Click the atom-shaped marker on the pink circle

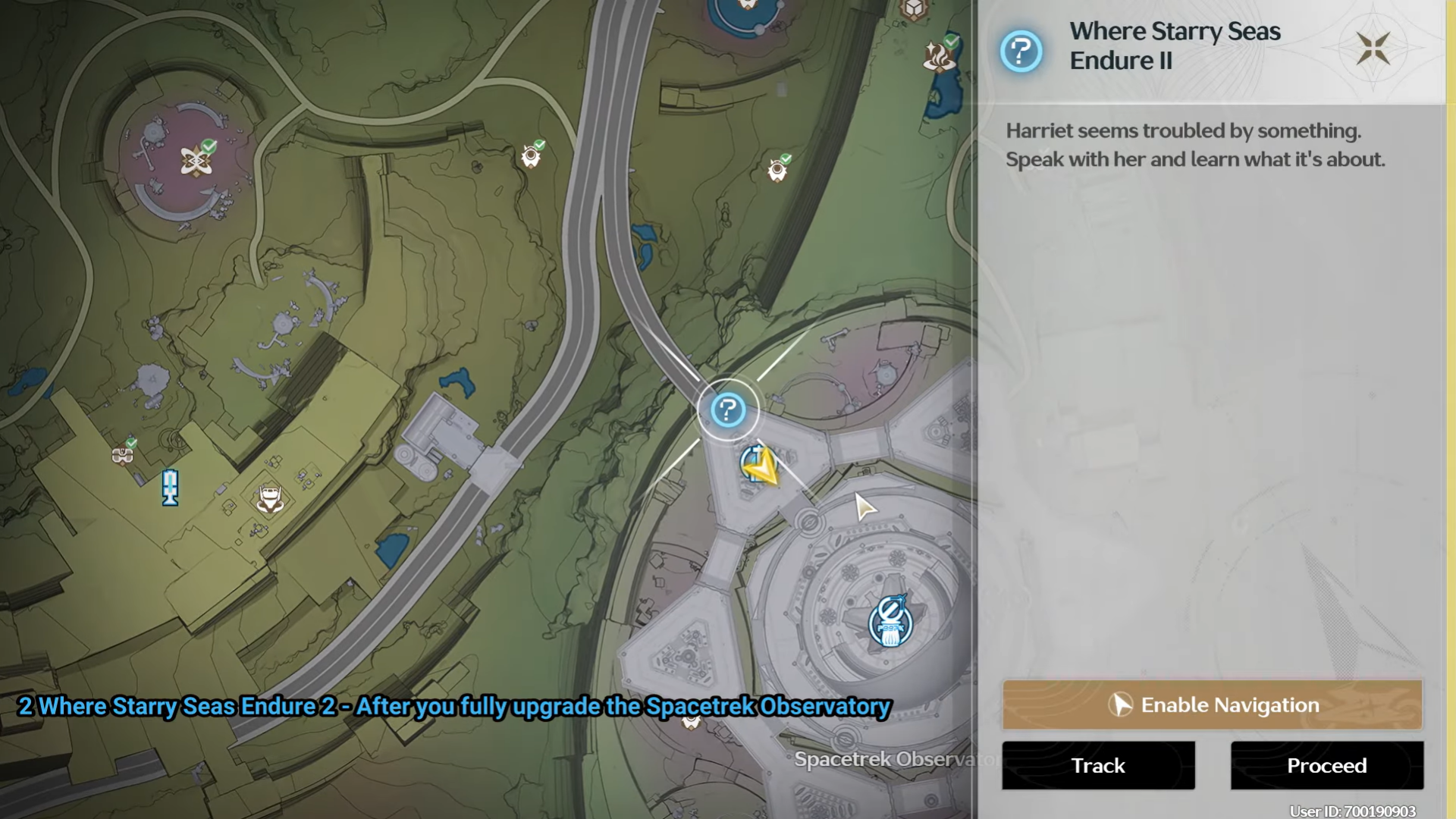click(196, 161)
